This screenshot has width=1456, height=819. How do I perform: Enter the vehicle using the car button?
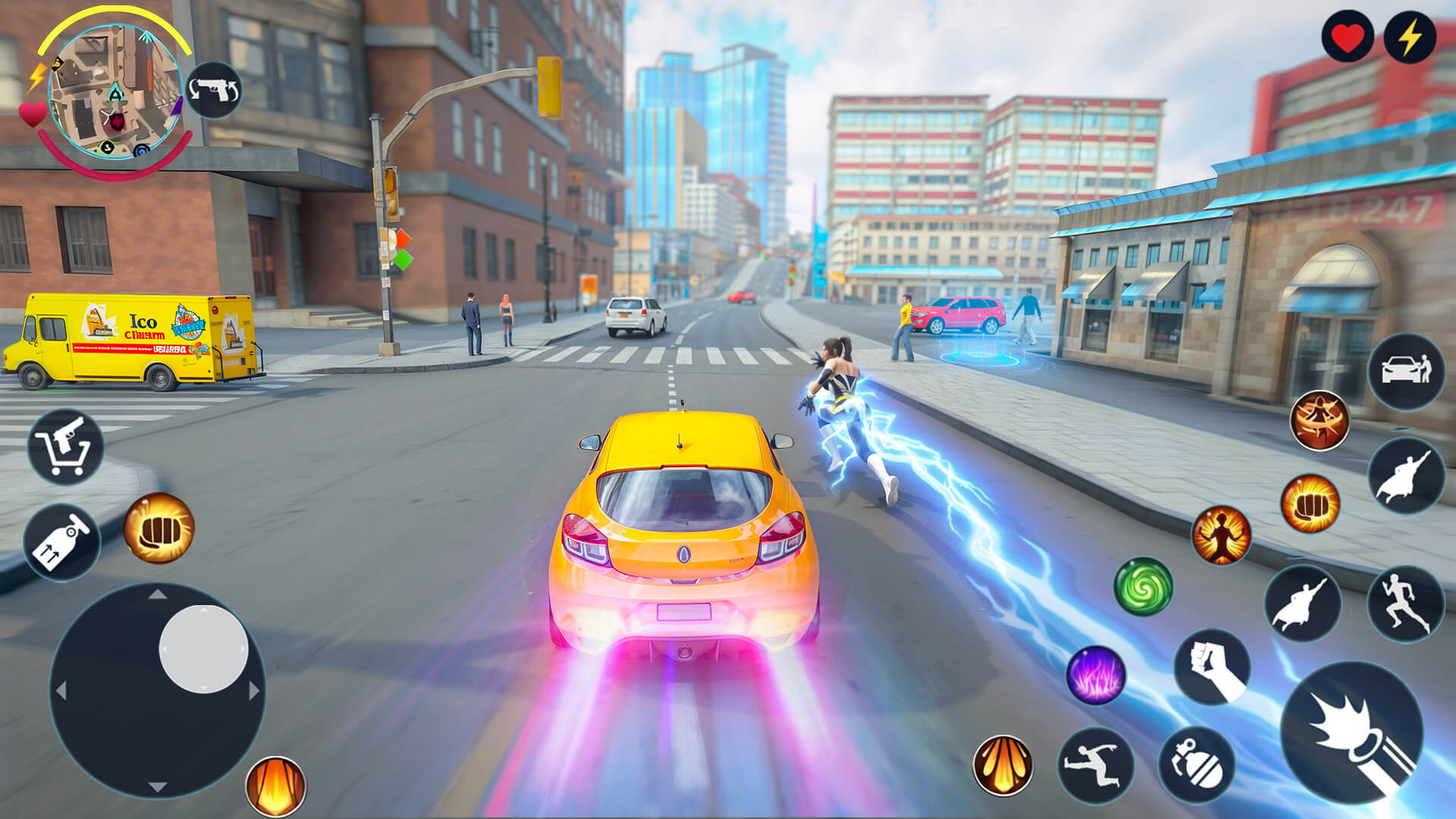pyautogui.click(x=1406, y=372)
